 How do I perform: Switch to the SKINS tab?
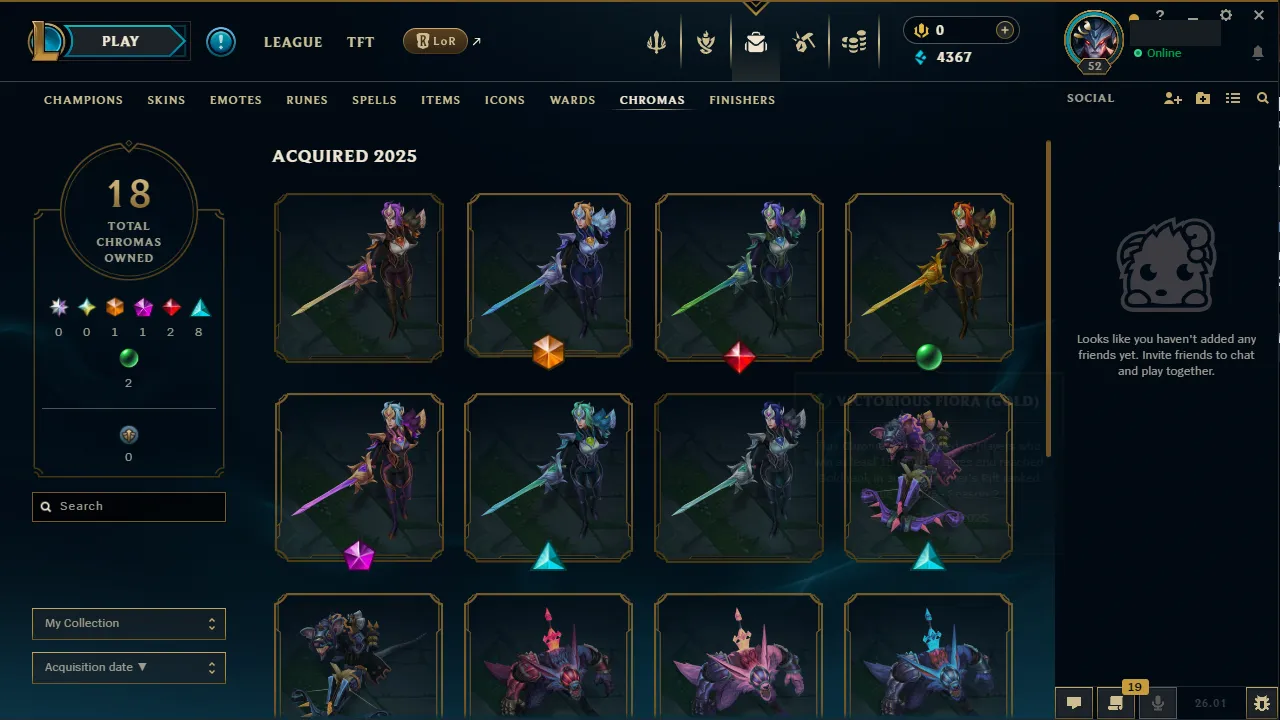pyautogui.click(x=166, y=100)
